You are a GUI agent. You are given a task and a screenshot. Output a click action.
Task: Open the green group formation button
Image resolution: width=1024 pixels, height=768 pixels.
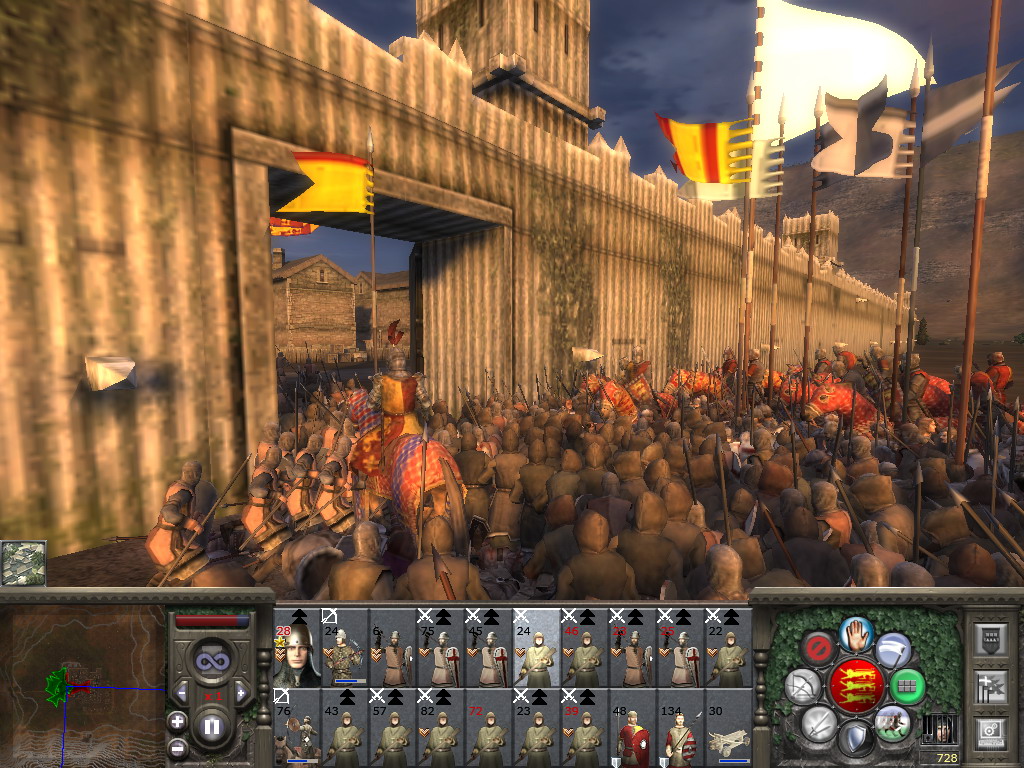907,686
